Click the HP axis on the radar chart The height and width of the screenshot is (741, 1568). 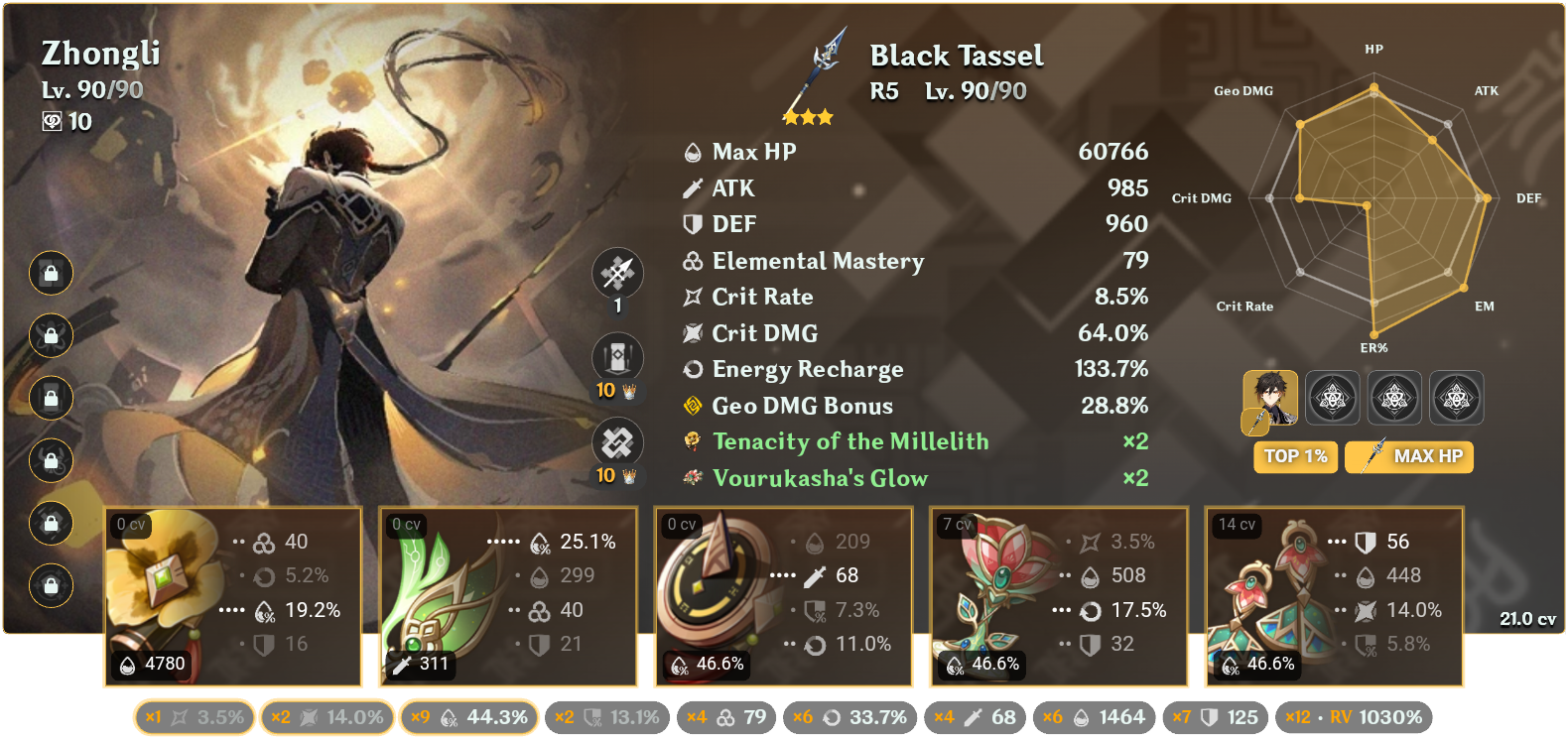pyautogui.click(x=1373, y=48)
